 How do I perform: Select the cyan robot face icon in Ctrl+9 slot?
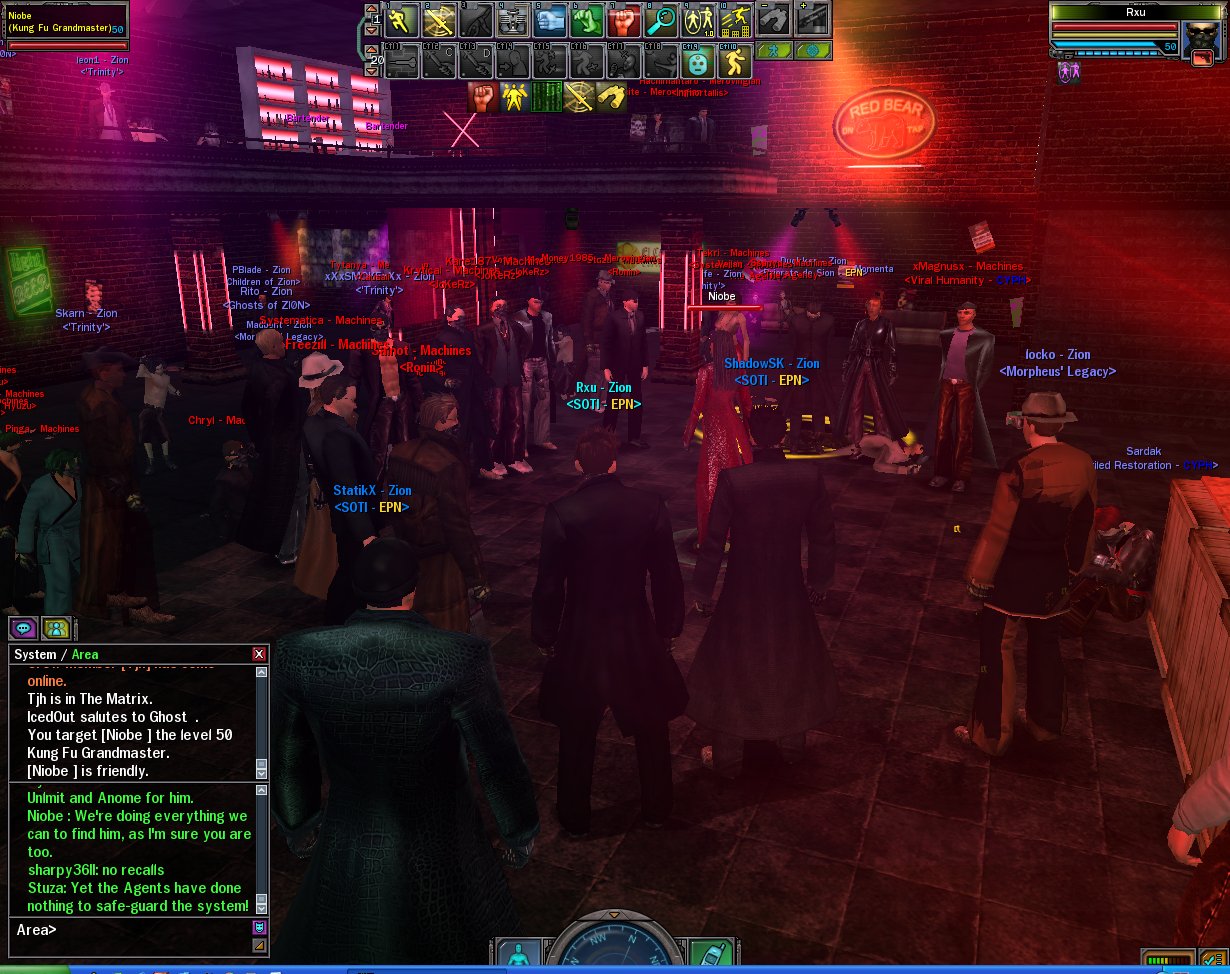(x=698, y=62)
